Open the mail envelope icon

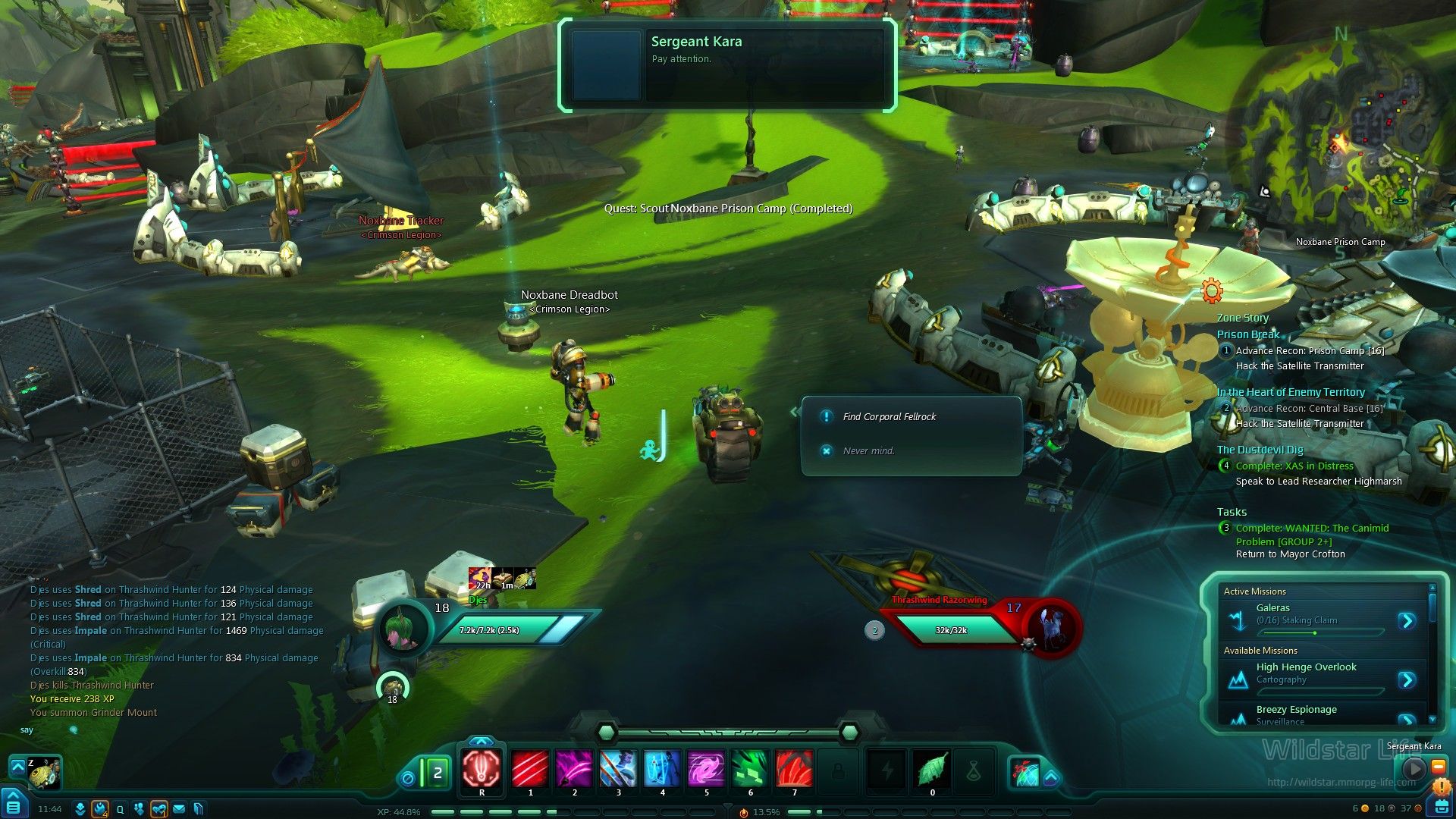pos(179,809)
